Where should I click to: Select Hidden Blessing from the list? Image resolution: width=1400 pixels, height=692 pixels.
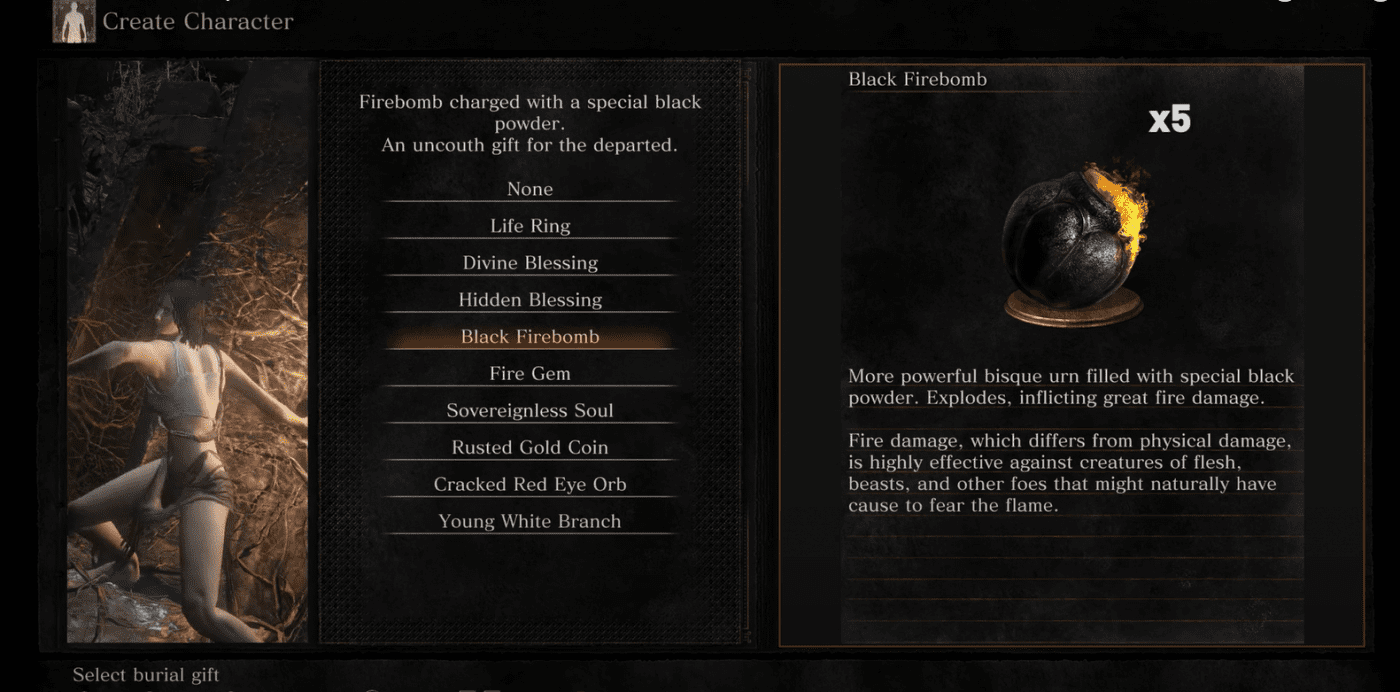pos(530,300)
